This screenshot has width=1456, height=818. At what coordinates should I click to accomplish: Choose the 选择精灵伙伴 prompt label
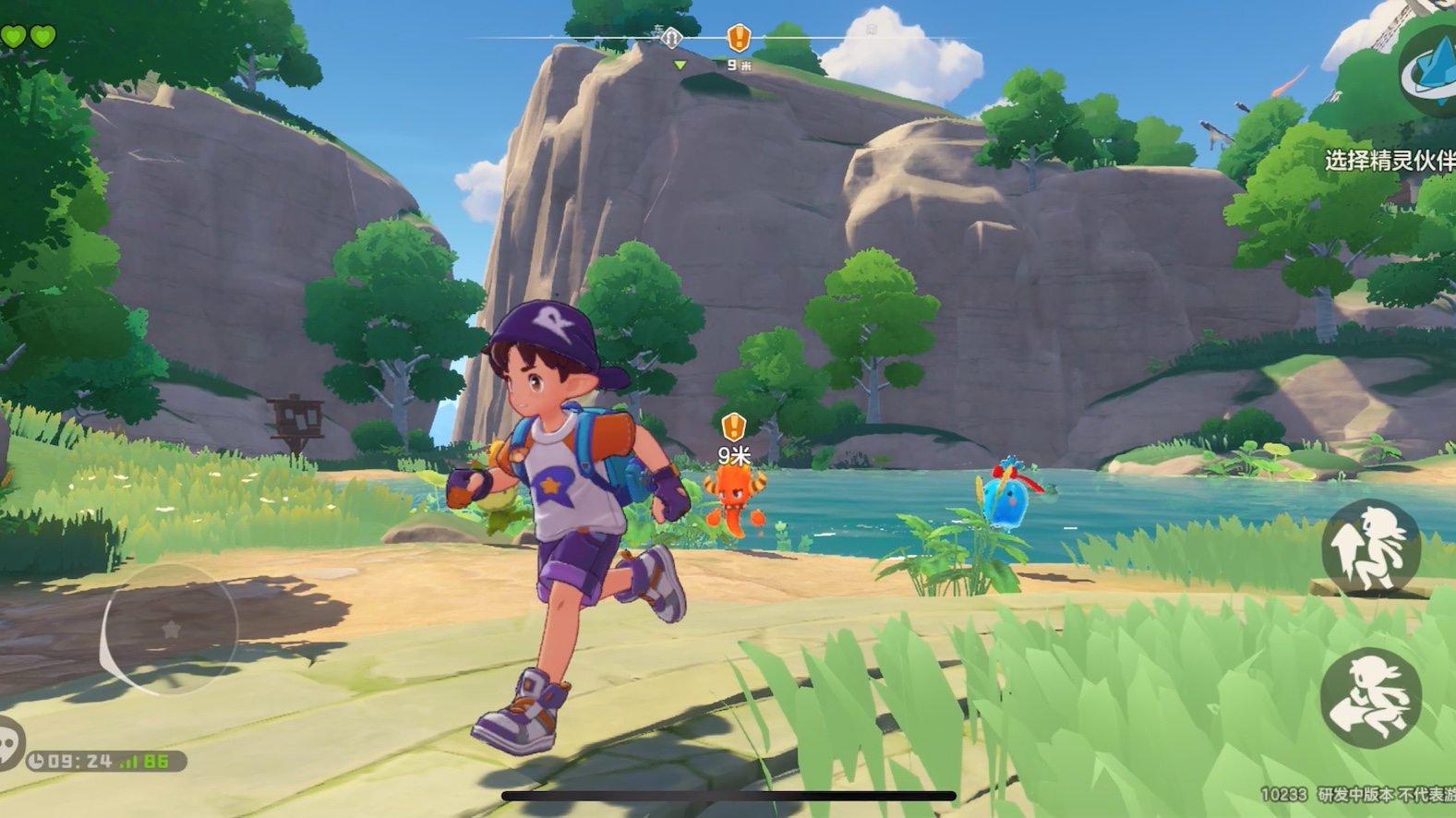tap(1390, 161)
